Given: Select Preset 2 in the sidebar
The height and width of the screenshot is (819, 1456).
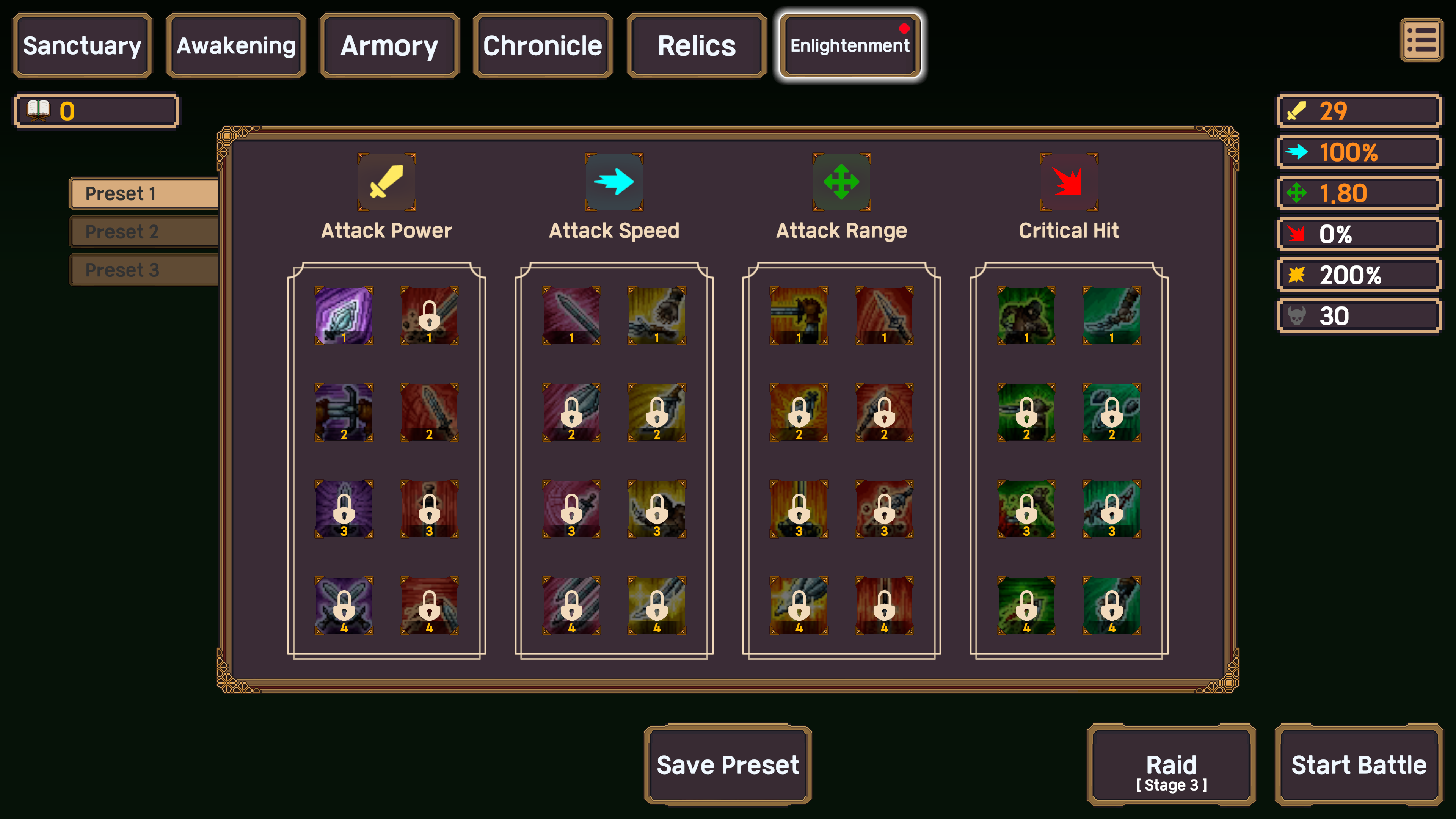Looking at the screenshot, I should tap(144, 231).
